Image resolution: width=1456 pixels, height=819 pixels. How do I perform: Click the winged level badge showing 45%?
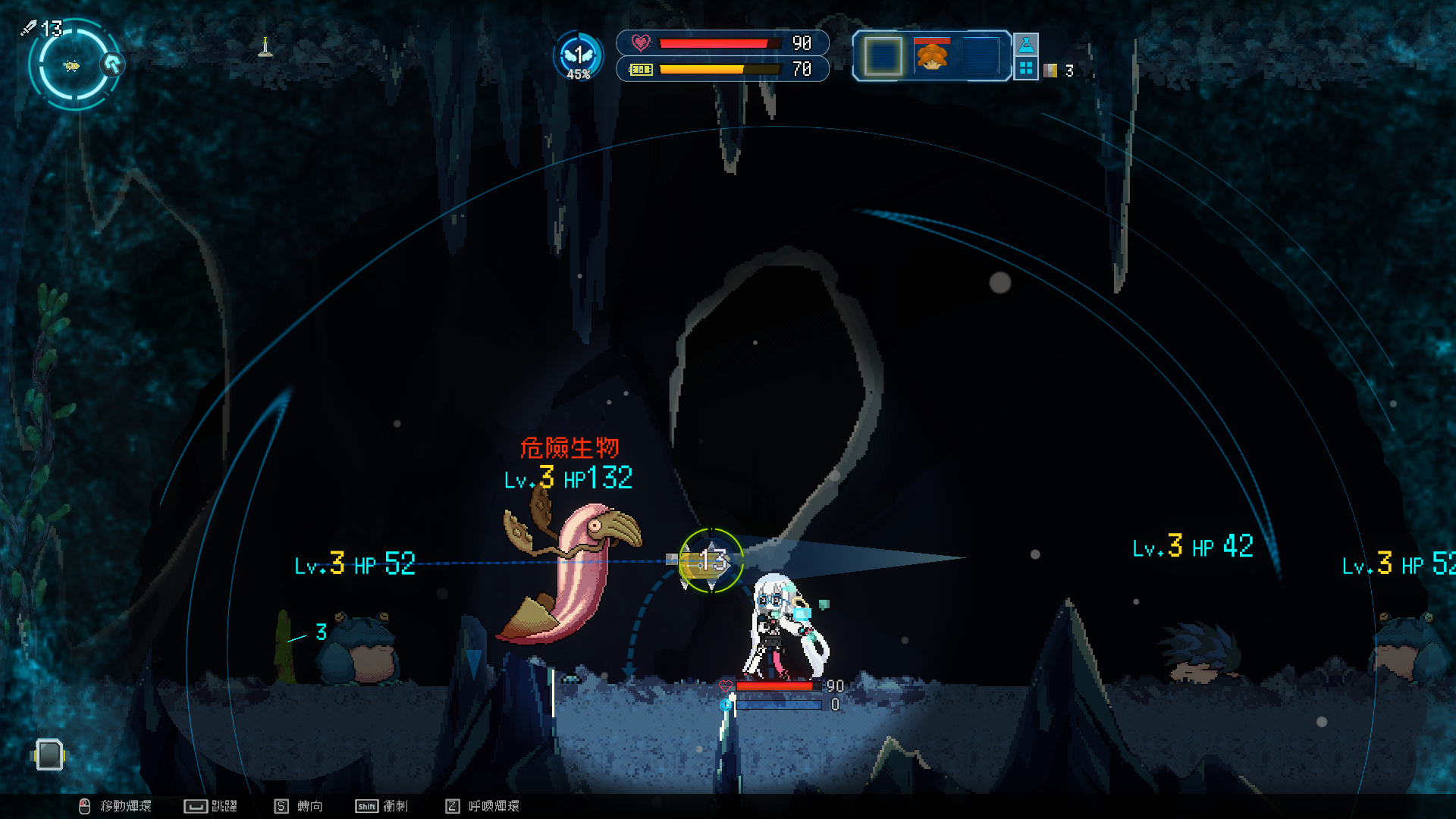click(x=579, y=56)
